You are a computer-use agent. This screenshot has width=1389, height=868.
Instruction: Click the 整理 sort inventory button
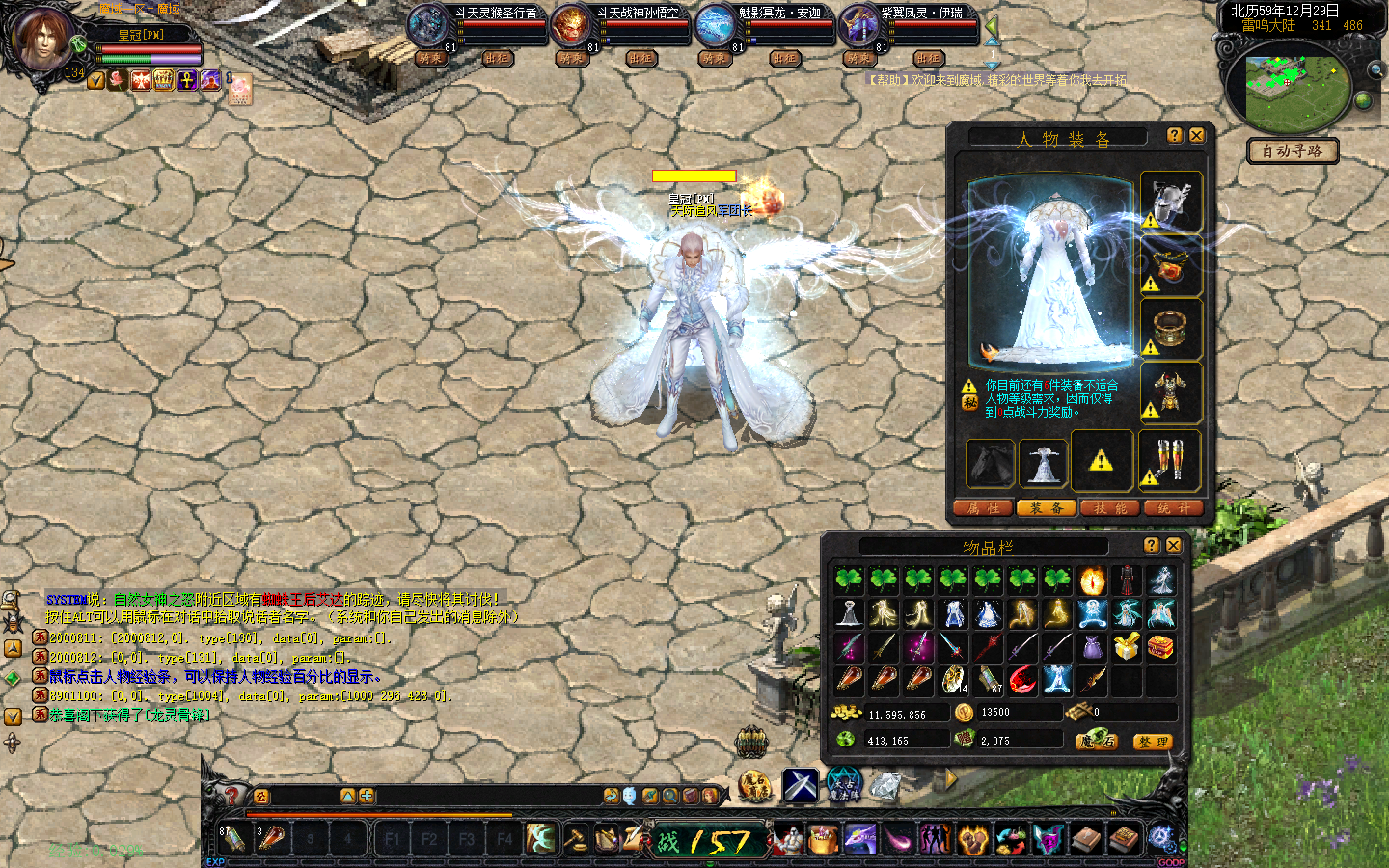(1152, 742)
